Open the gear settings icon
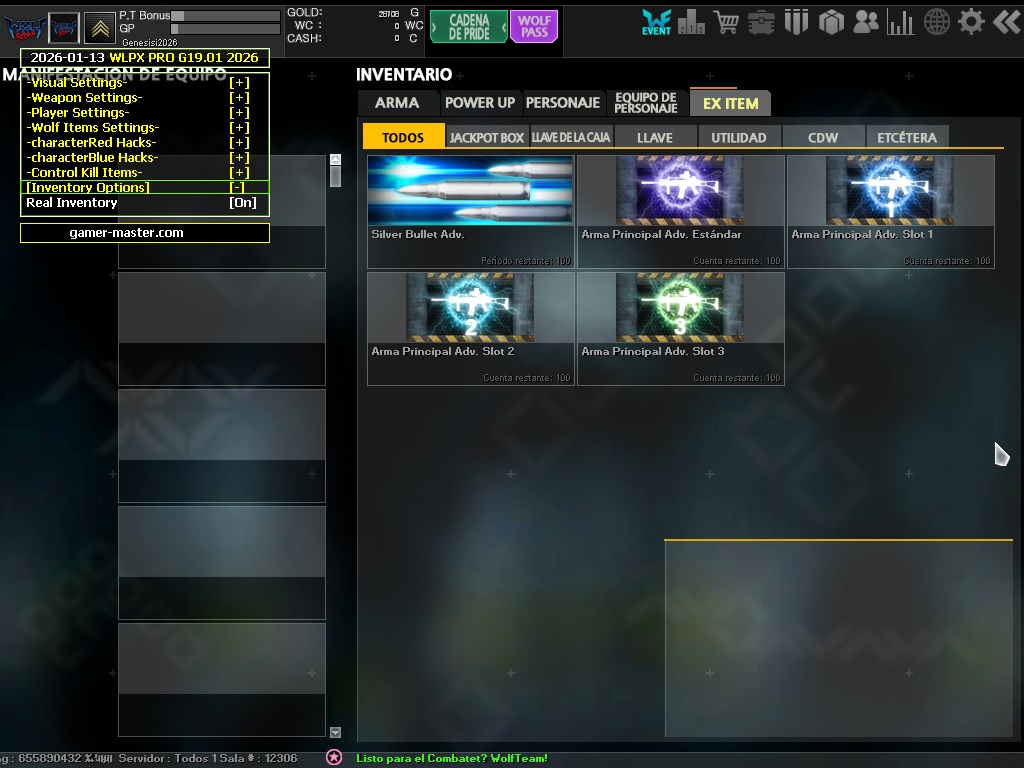Image resolution: width=1024 pixels, height=768 pixels. coord(971,21)
